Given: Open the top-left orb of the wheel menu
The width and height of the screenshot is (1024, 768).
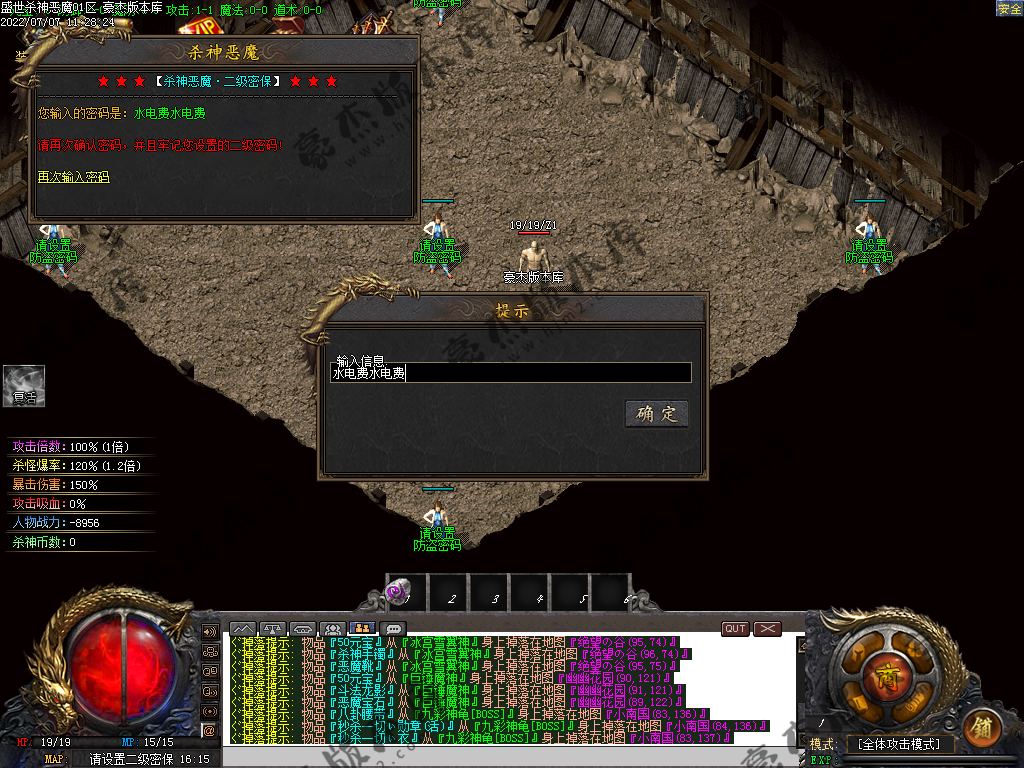Looking at the screenshot, I should click(x=858, y=651).
